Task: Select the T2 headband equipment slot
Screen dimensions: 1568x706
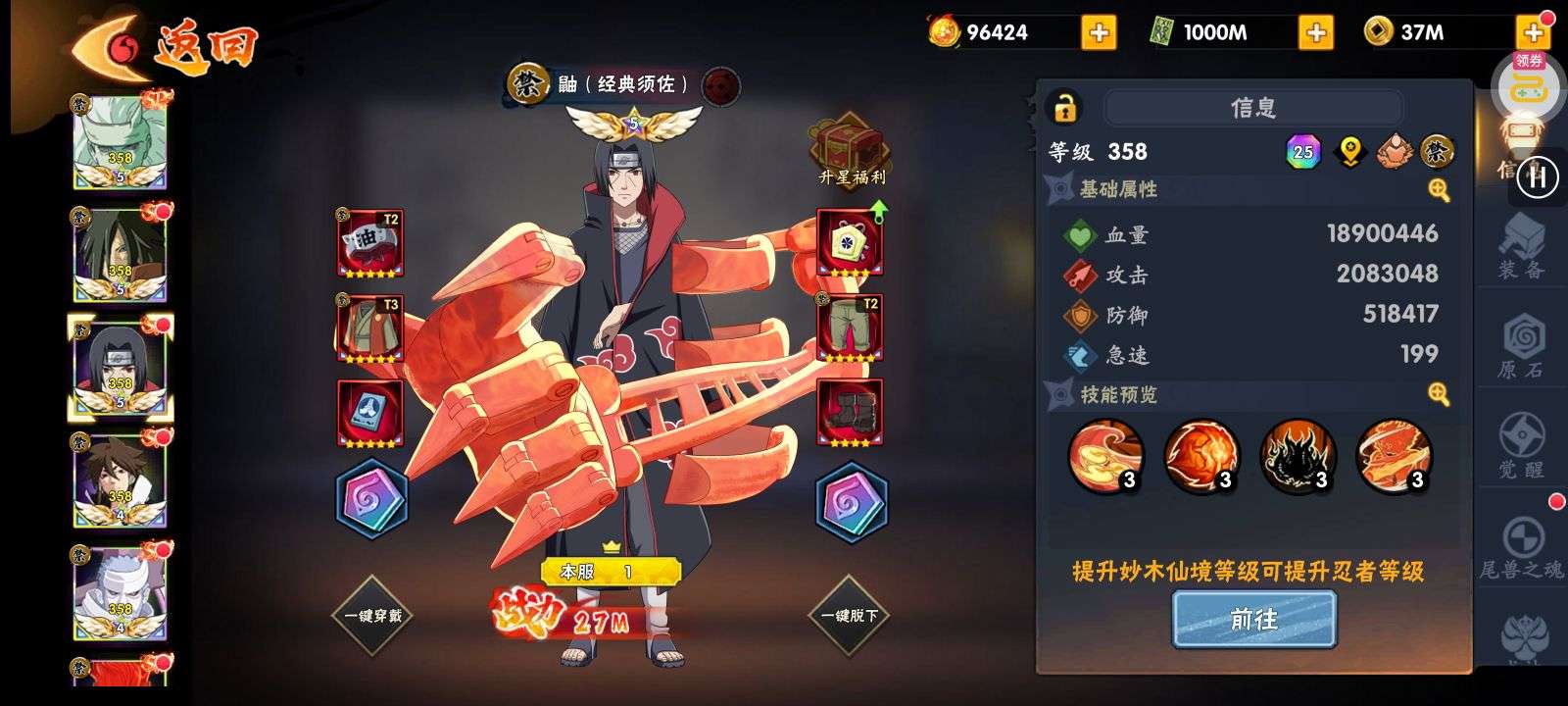Action: pos(369,242)
